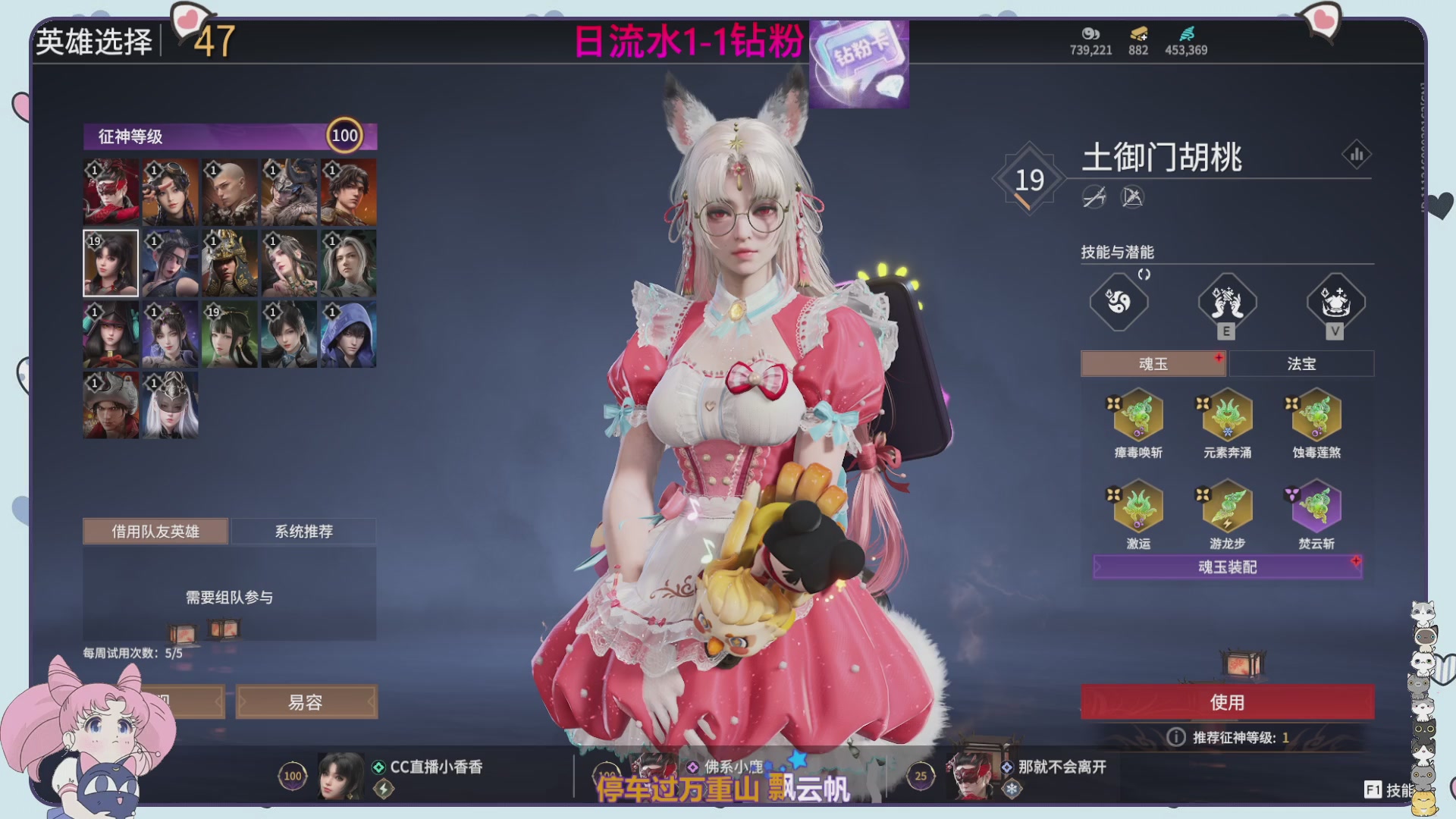This screenshot has height=819, width=1456.
Task: Click the stats bar-chart icon beside 土御门胡桃
Action: pos(1356,154)
